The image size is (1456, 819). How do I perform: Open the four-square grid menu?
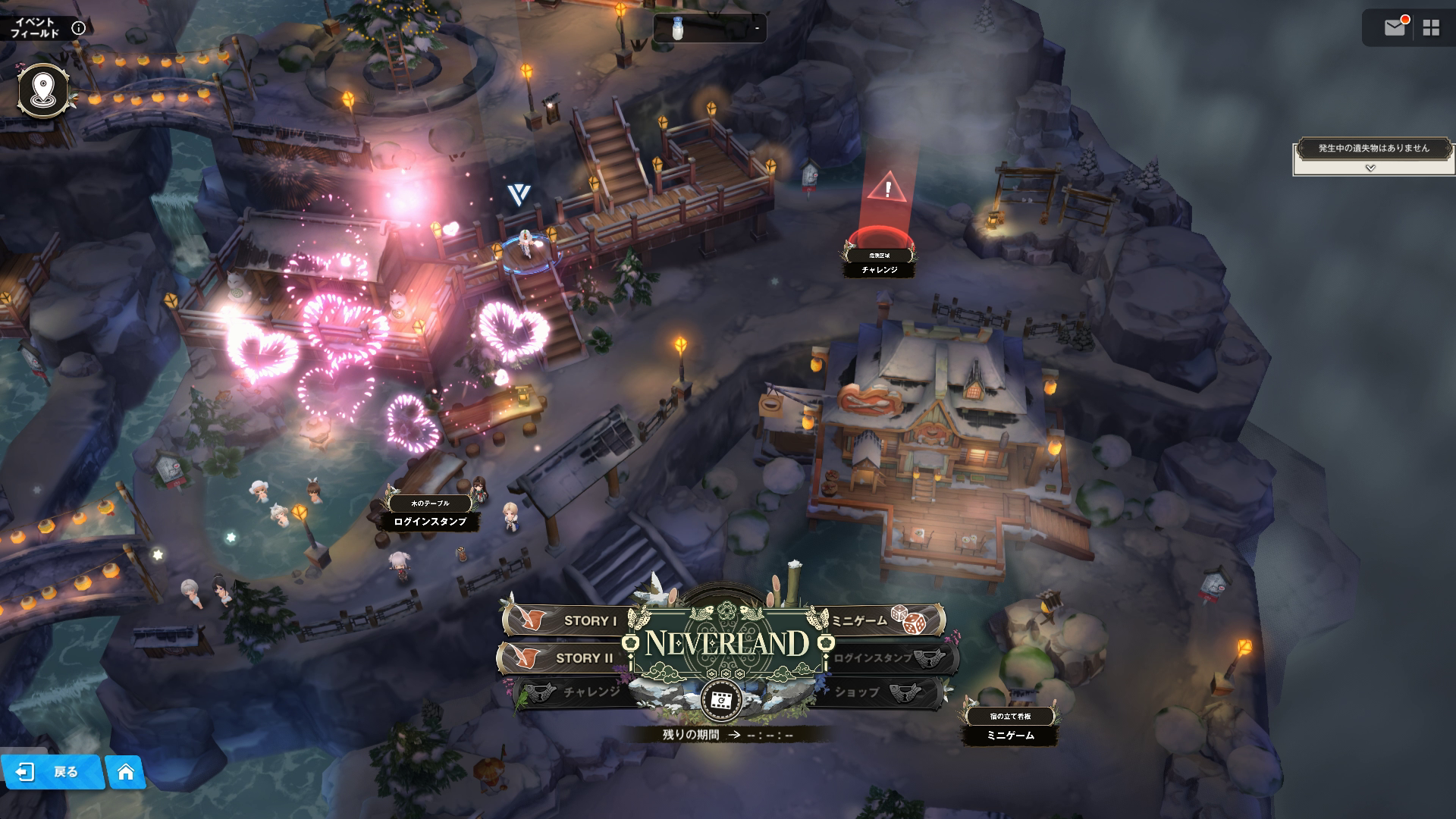point(1431,28)
